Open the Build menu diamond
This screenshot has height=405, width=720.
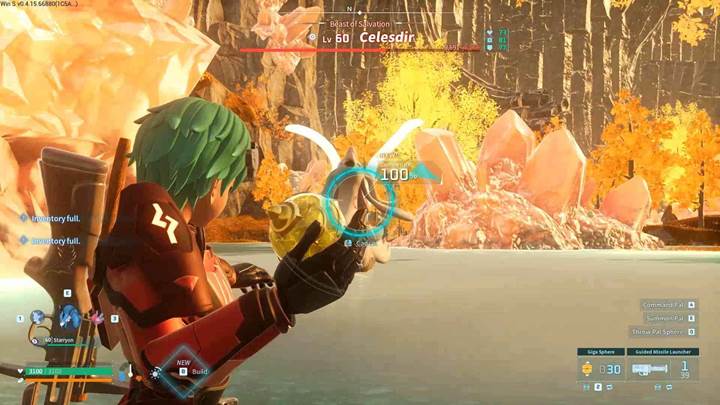[188, 370]
